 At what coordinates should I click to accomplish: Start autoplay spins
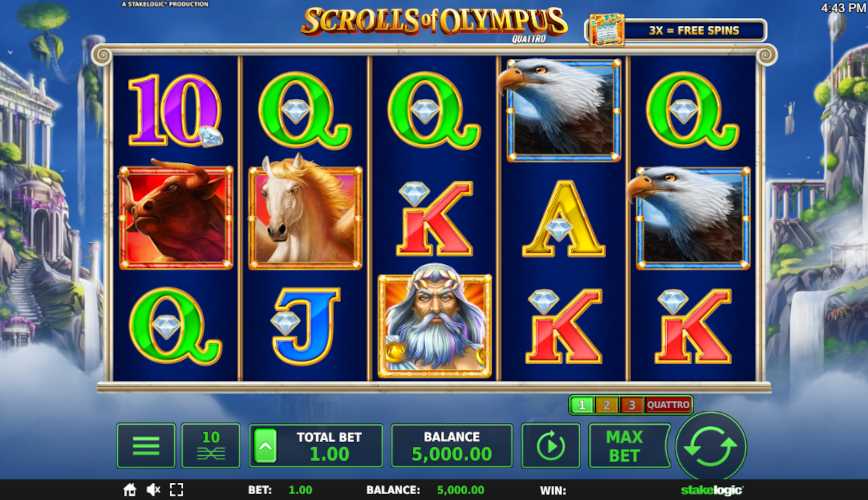(550, 446)
